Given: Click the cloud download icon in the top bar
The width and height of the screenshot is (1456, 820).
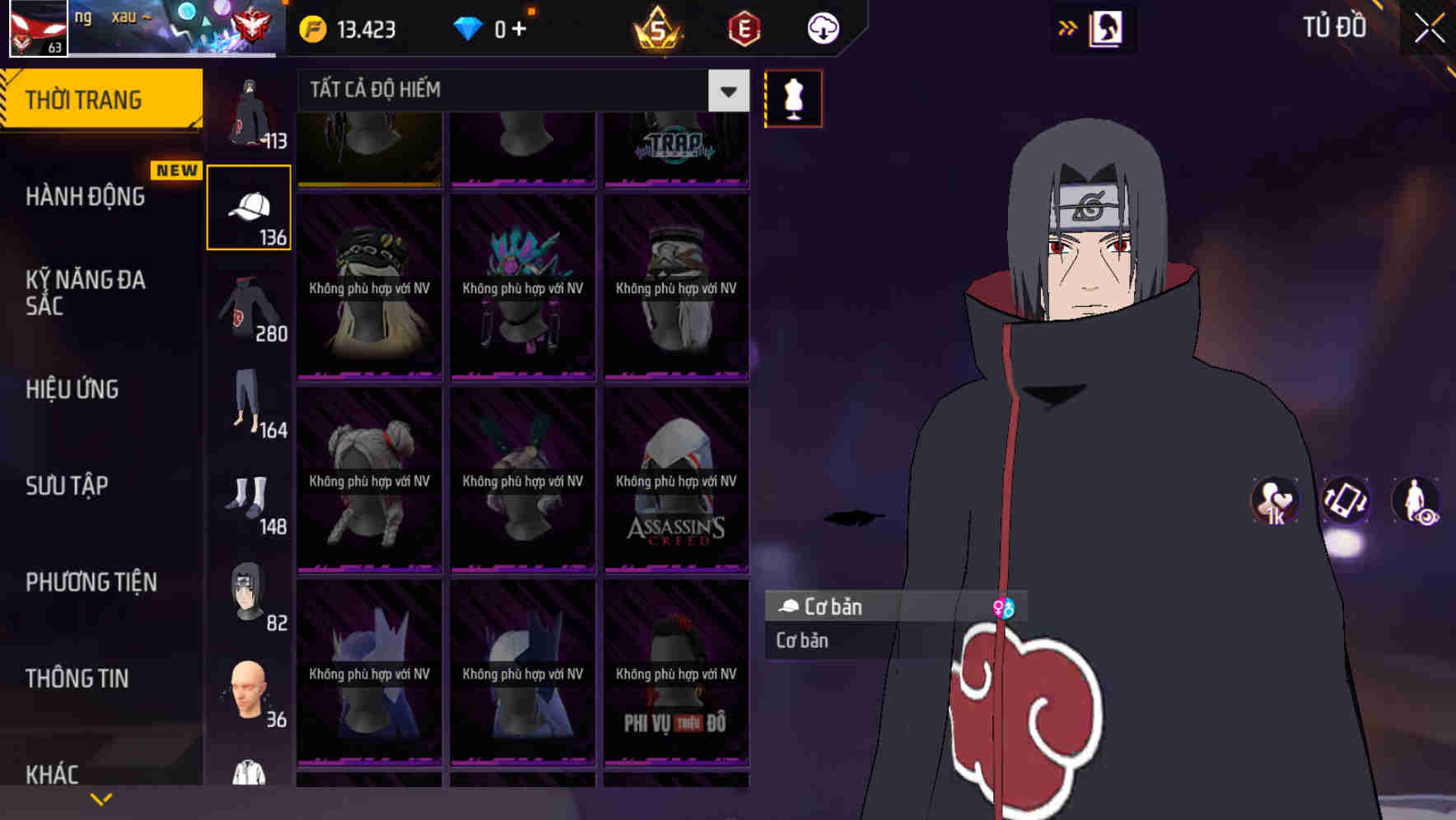Looking at the screenshot, I should click(821, 27).
